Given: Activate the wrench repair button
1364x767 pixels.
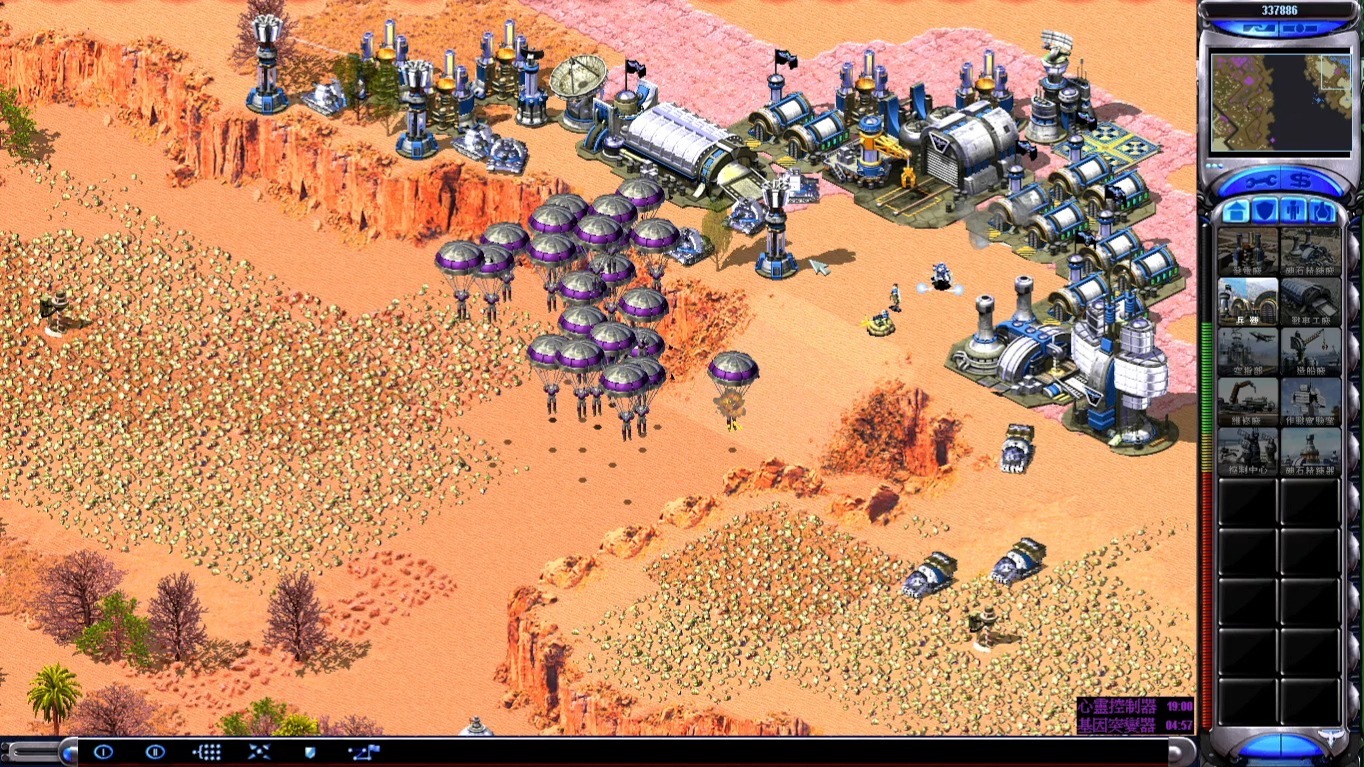Looking at the screenshot, I should (x=1255, y=182).
